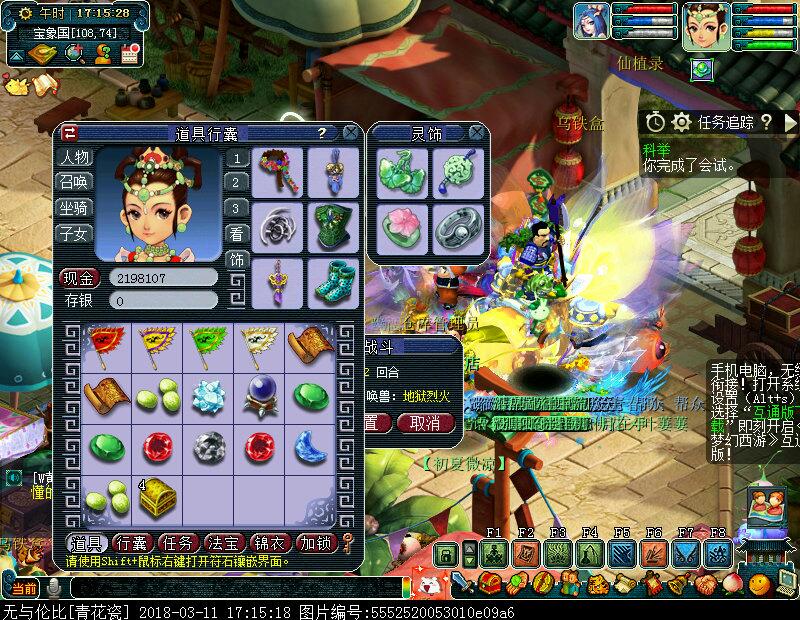This screenshot has width=800, height=620.
Task: Click the 加锁 lock button
Action: coord(316,543)
